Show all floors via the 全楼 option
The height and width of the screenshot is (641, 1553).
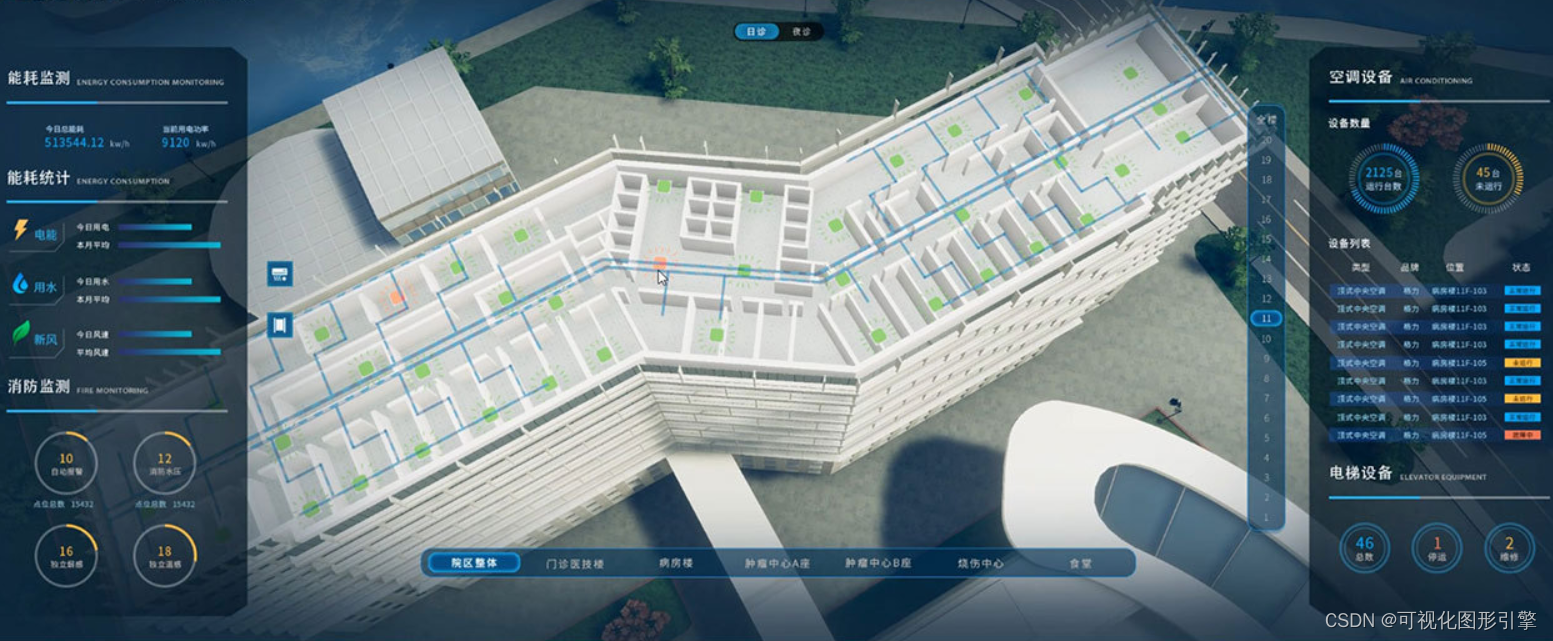pos(1266,118)
